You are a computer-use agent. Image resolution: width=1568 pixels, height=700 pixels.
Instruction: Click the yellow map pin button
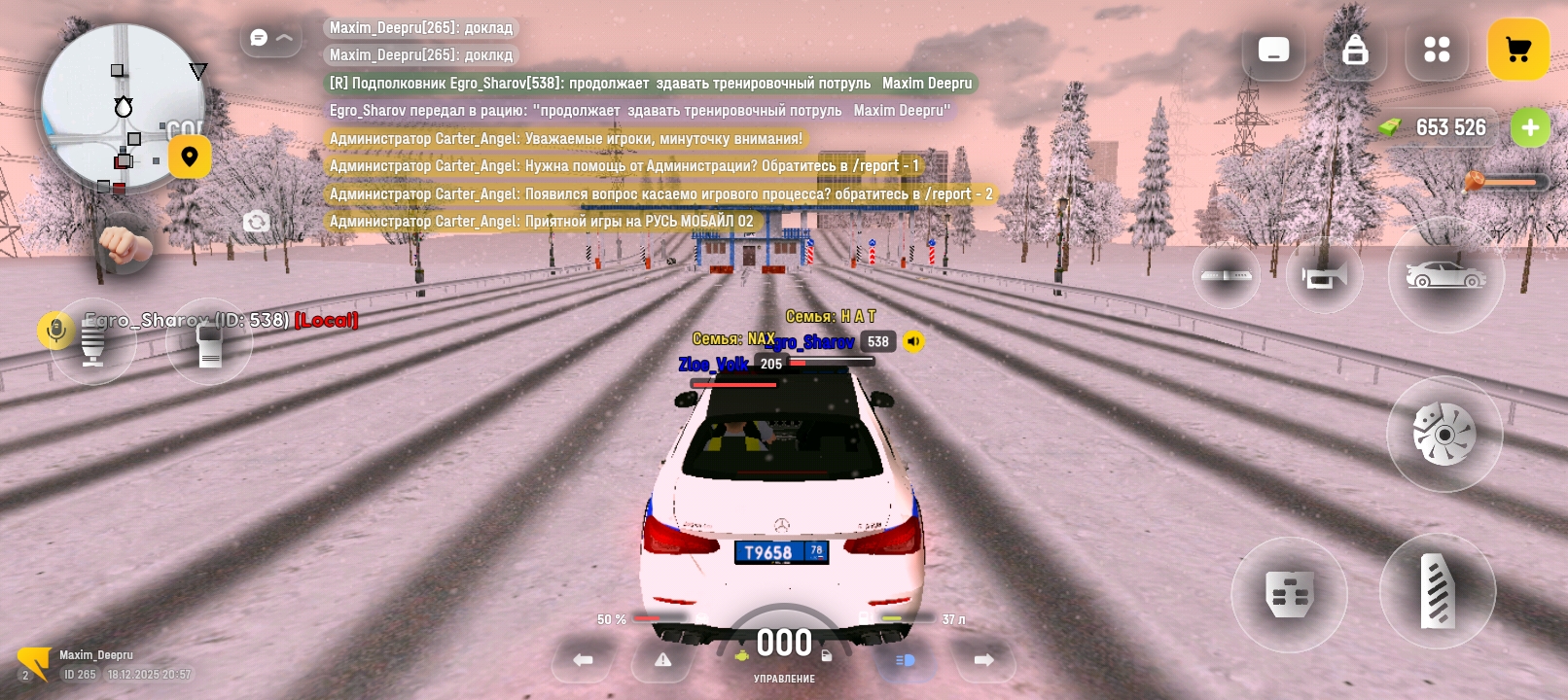pos(190,157)
